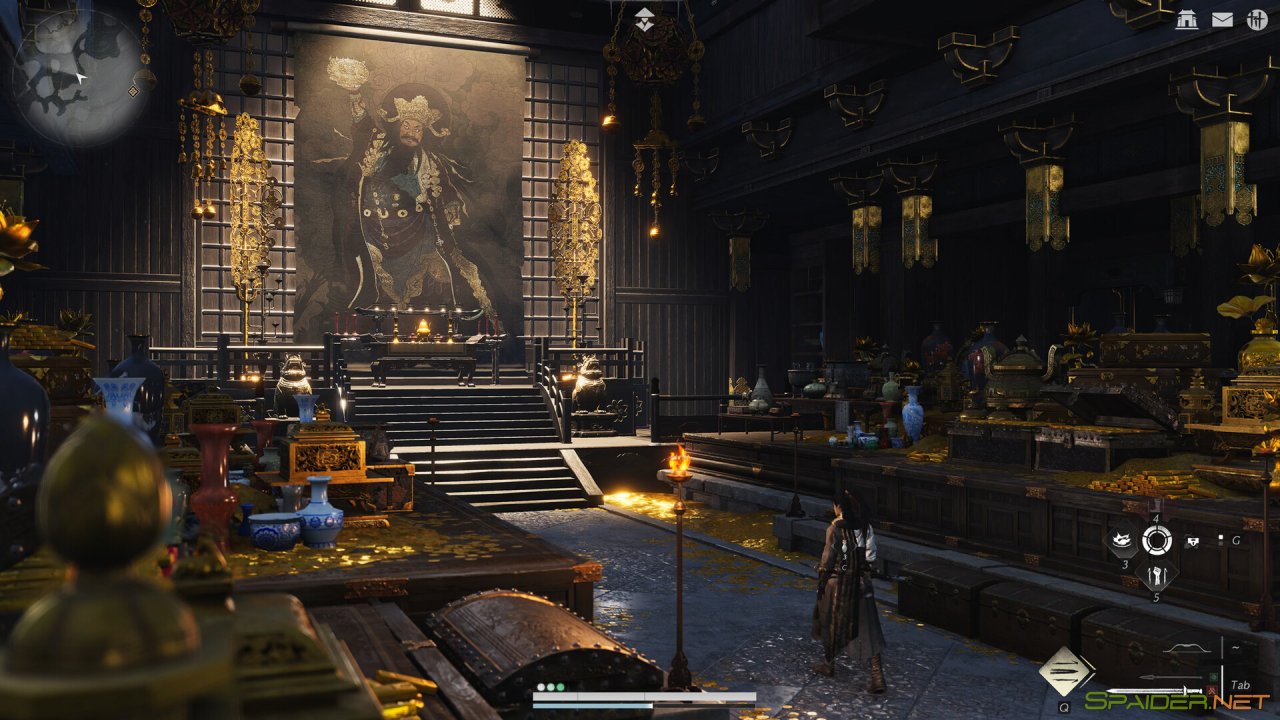Activate the spinning blade skill icon

tap(1123, 542)
